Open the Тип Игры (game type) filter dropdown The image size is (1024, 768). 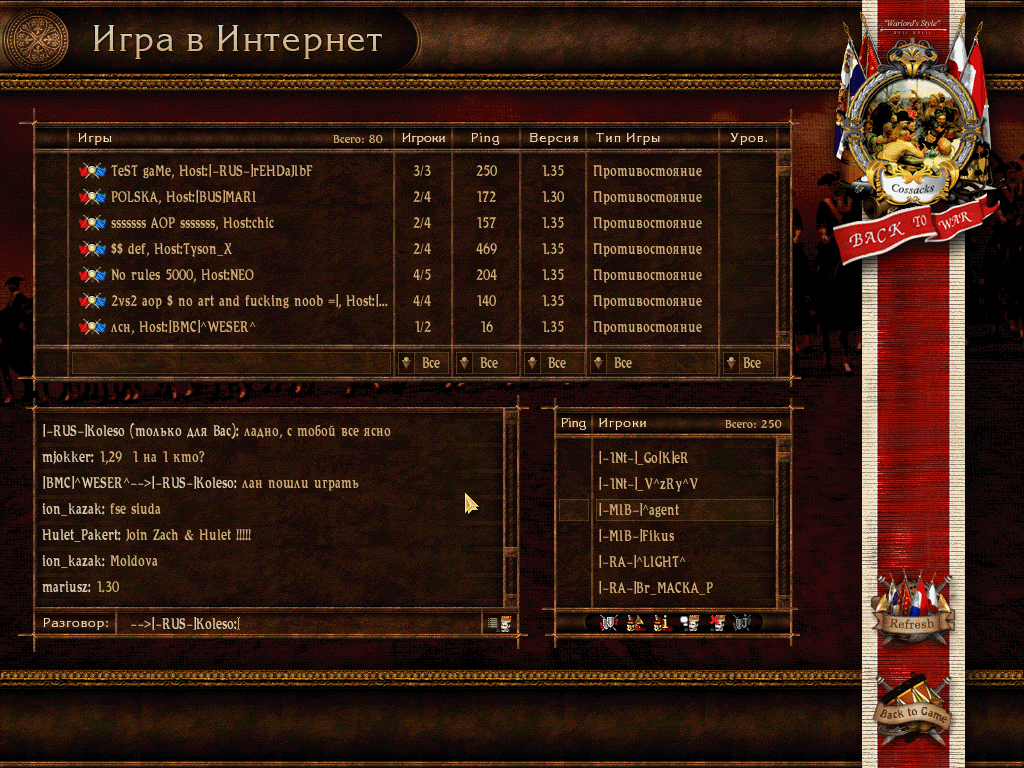tap(652, 363)
